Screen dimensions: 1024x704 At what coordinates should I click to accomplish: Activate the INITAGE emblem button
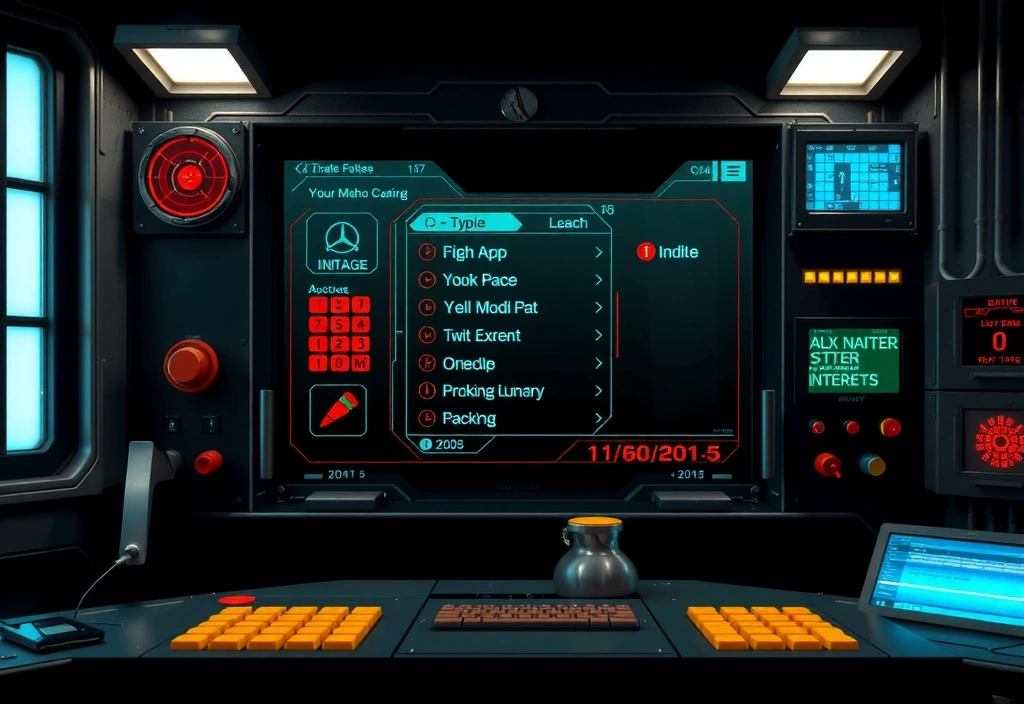coord(342,245)
